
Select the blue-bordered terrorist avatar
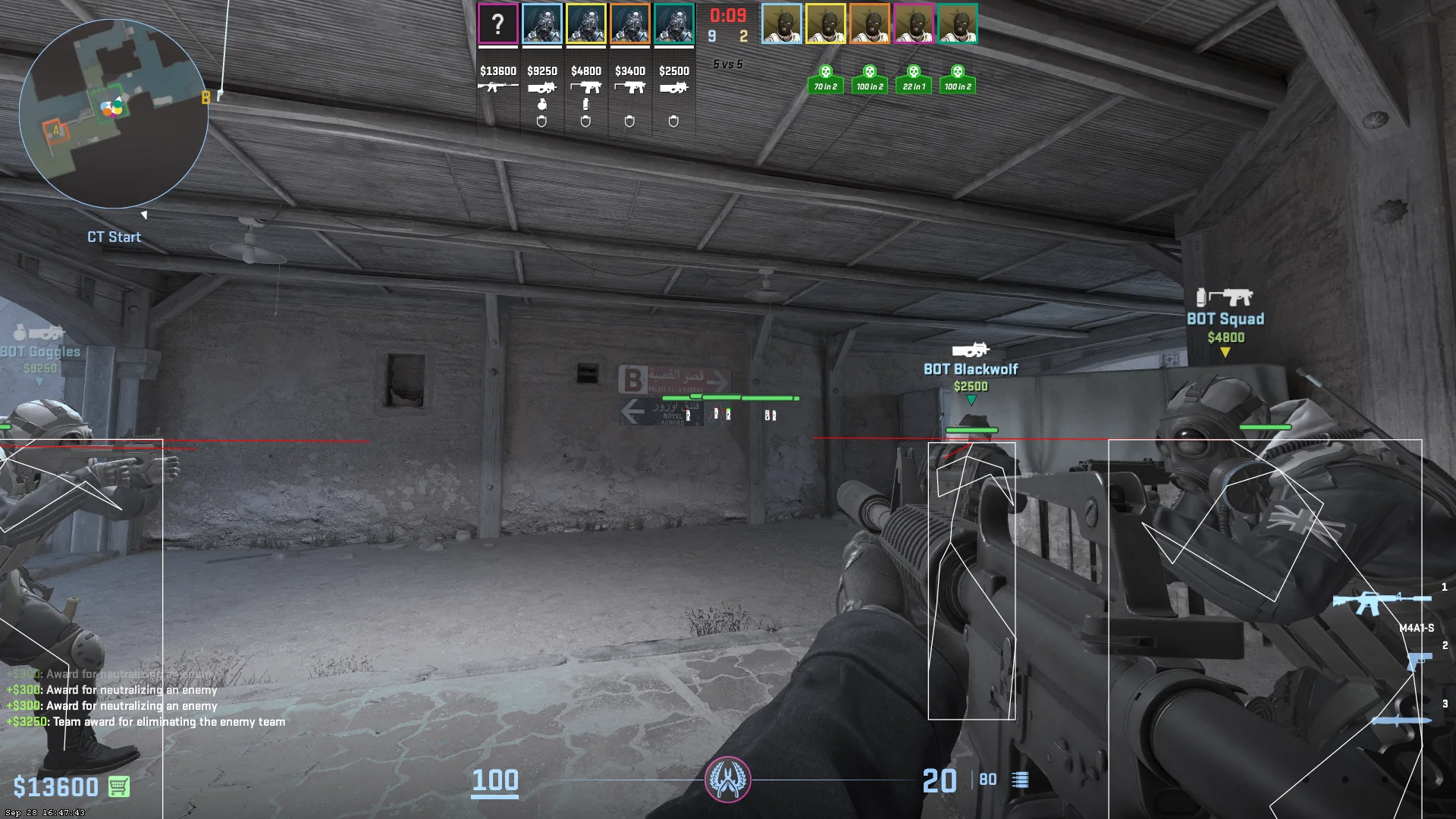[781, 24]
